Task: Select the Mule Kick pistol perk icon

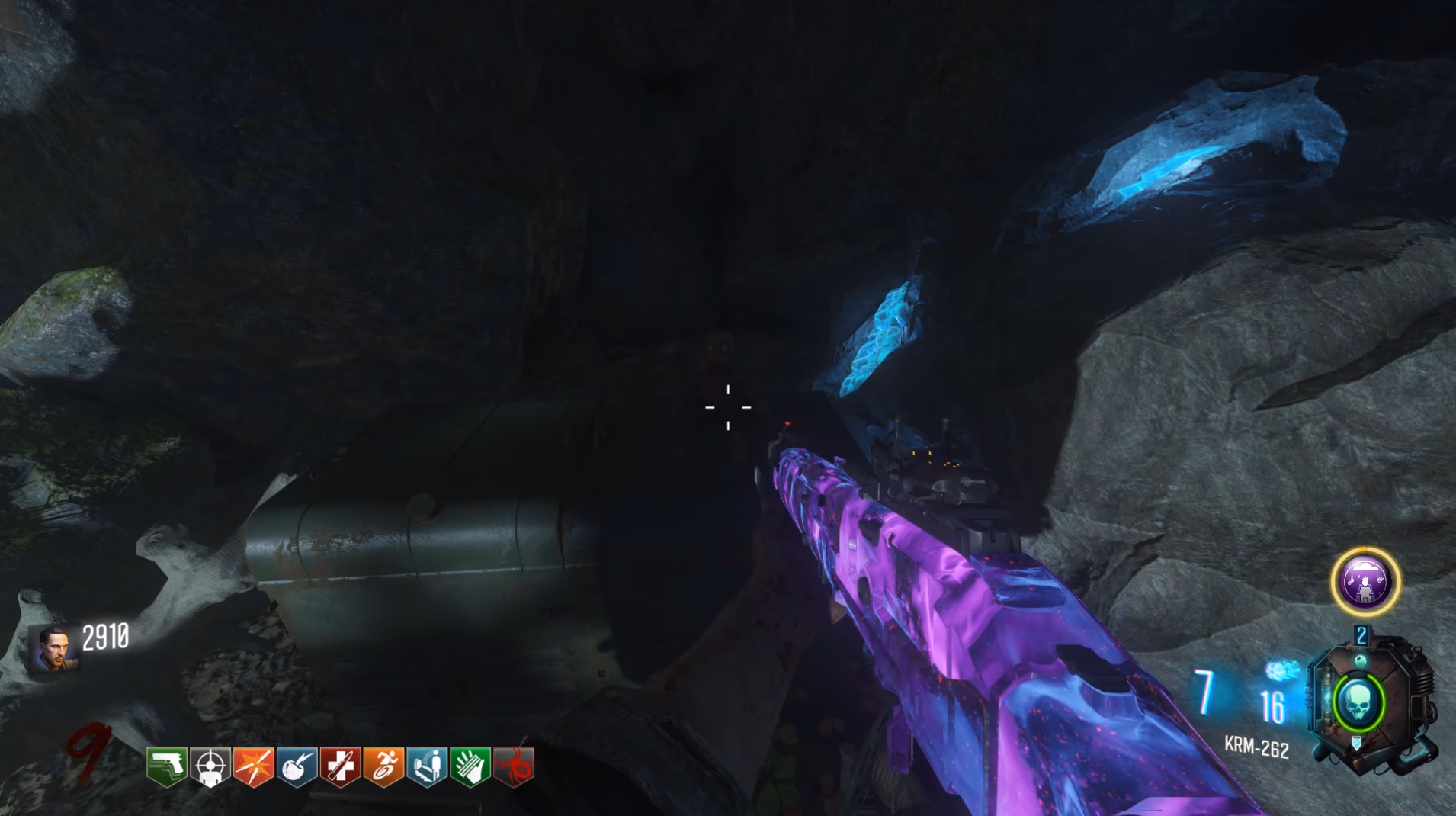Action: pyautogui.click(x=167, y=766)
